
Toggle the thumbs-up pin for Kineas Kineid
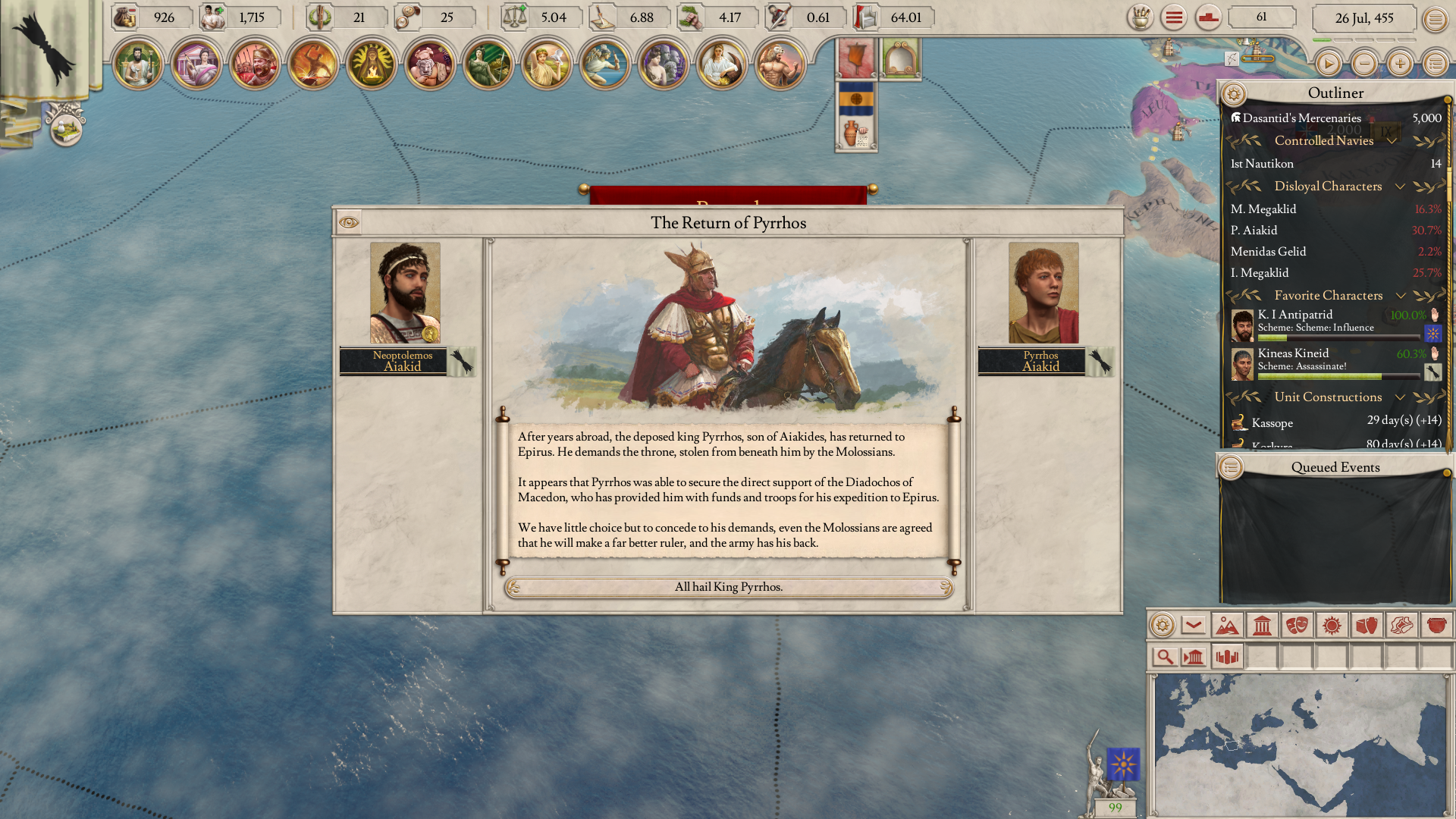pos(1434,354)
